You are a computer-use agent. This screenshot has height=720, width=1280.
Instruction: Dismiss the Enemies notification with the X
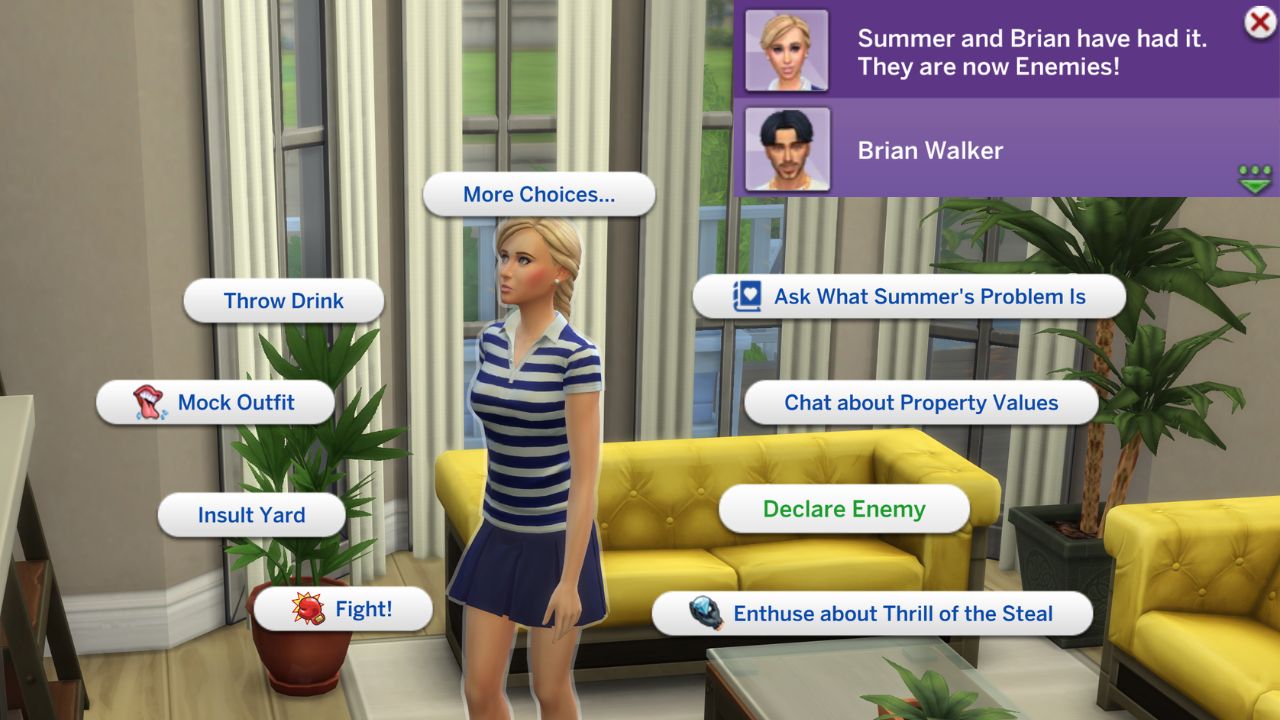pyautogui.click(x=1258, y=23)
